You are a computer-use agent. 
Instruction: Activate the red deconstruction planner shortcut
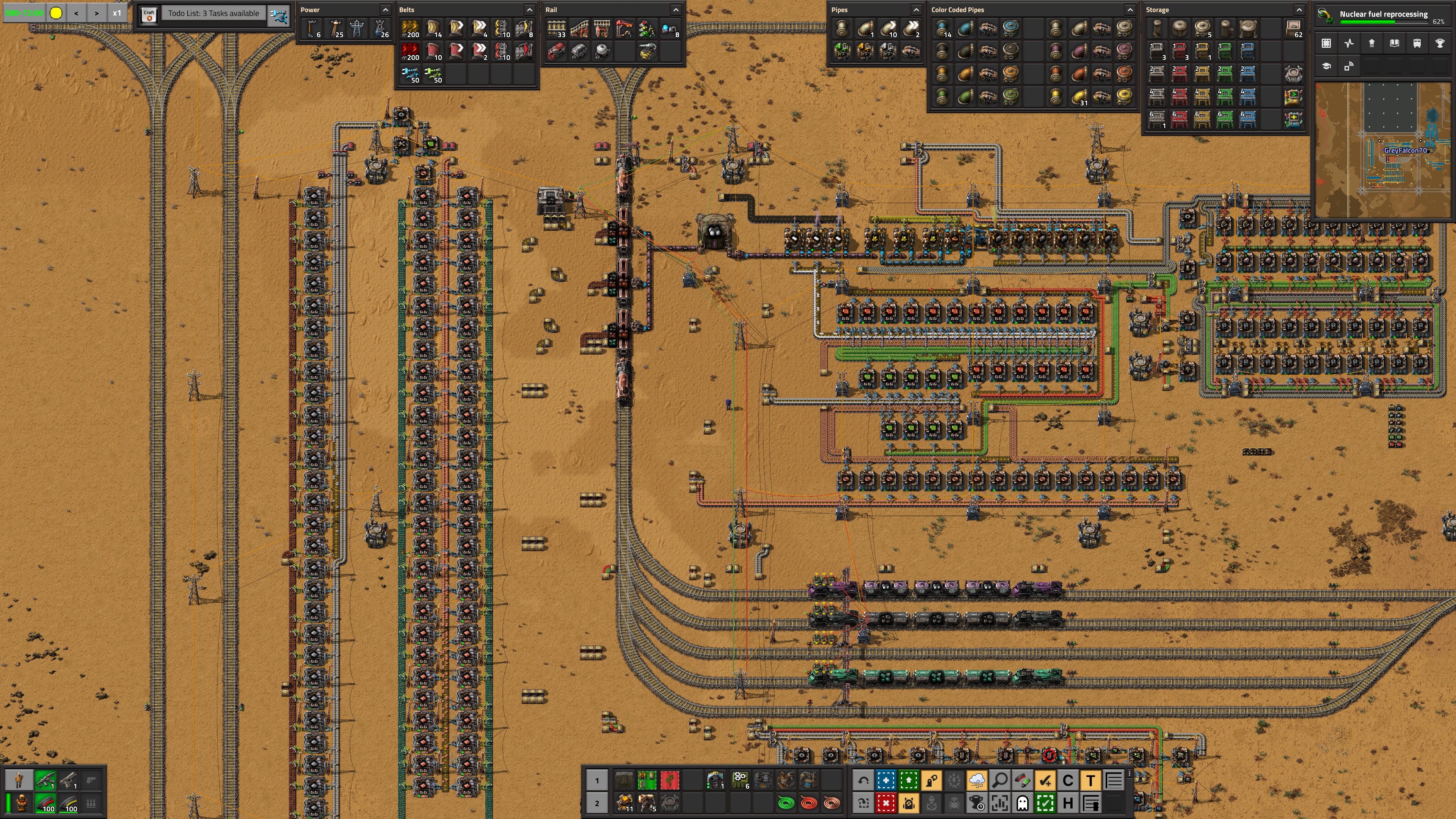point(886,803)
